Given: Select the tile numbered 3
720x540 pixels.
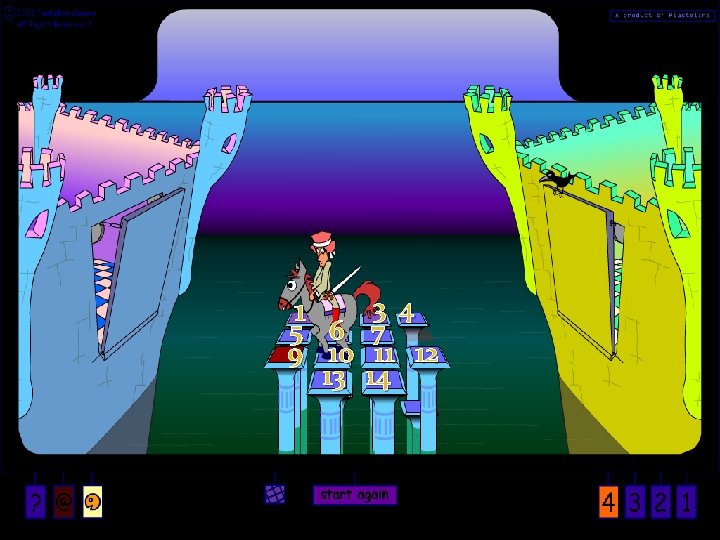Looking at the screenshot, I should [x=380, y=314].
